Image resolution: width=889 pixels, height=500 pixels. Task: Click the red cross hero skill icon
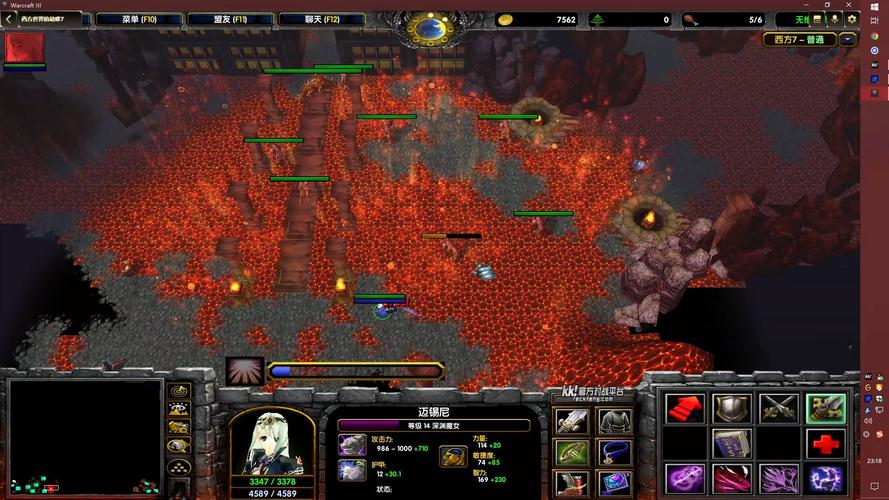826,443
